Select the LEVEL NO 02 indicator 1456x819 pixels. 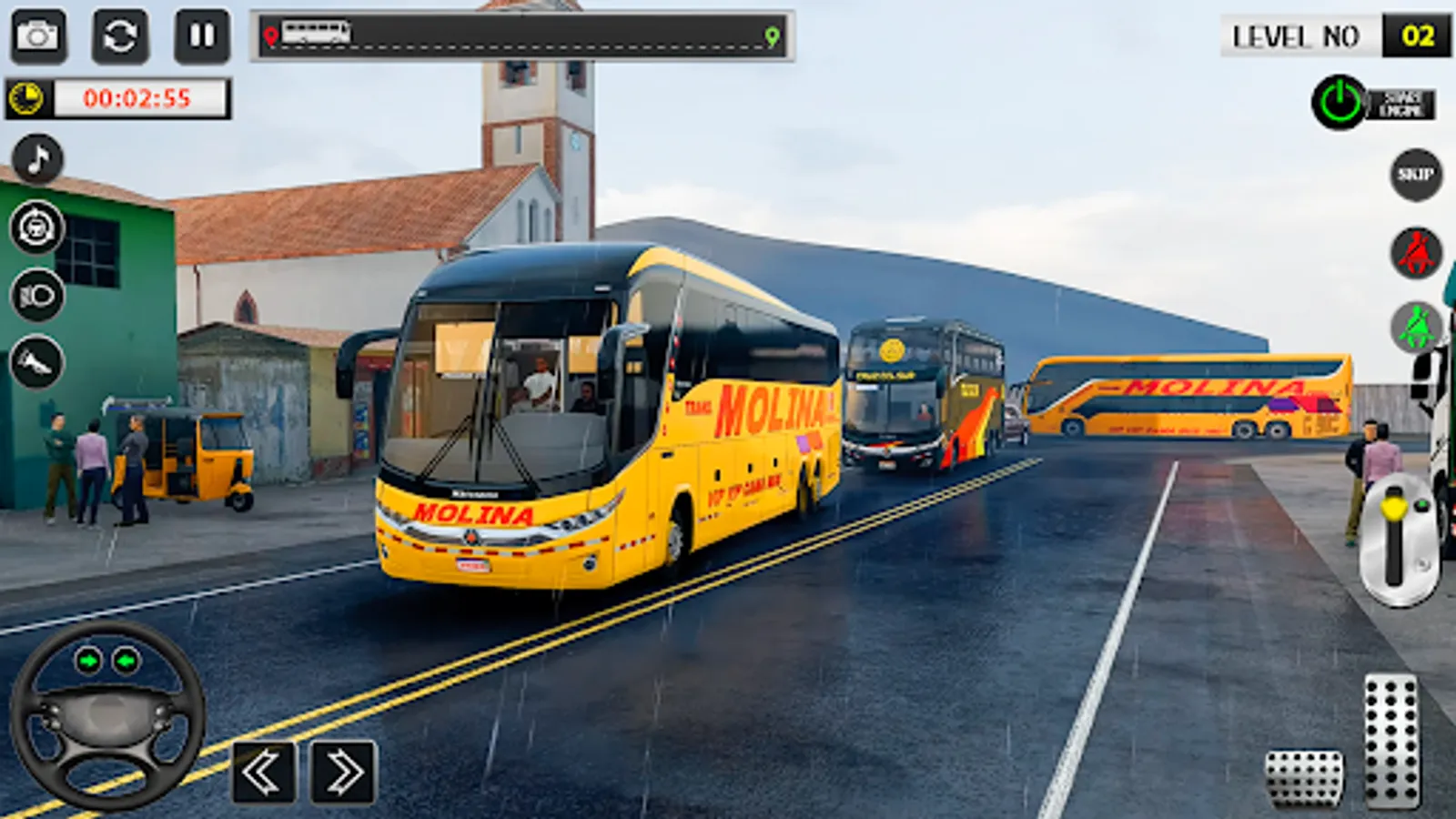[x=1332, y=36]
